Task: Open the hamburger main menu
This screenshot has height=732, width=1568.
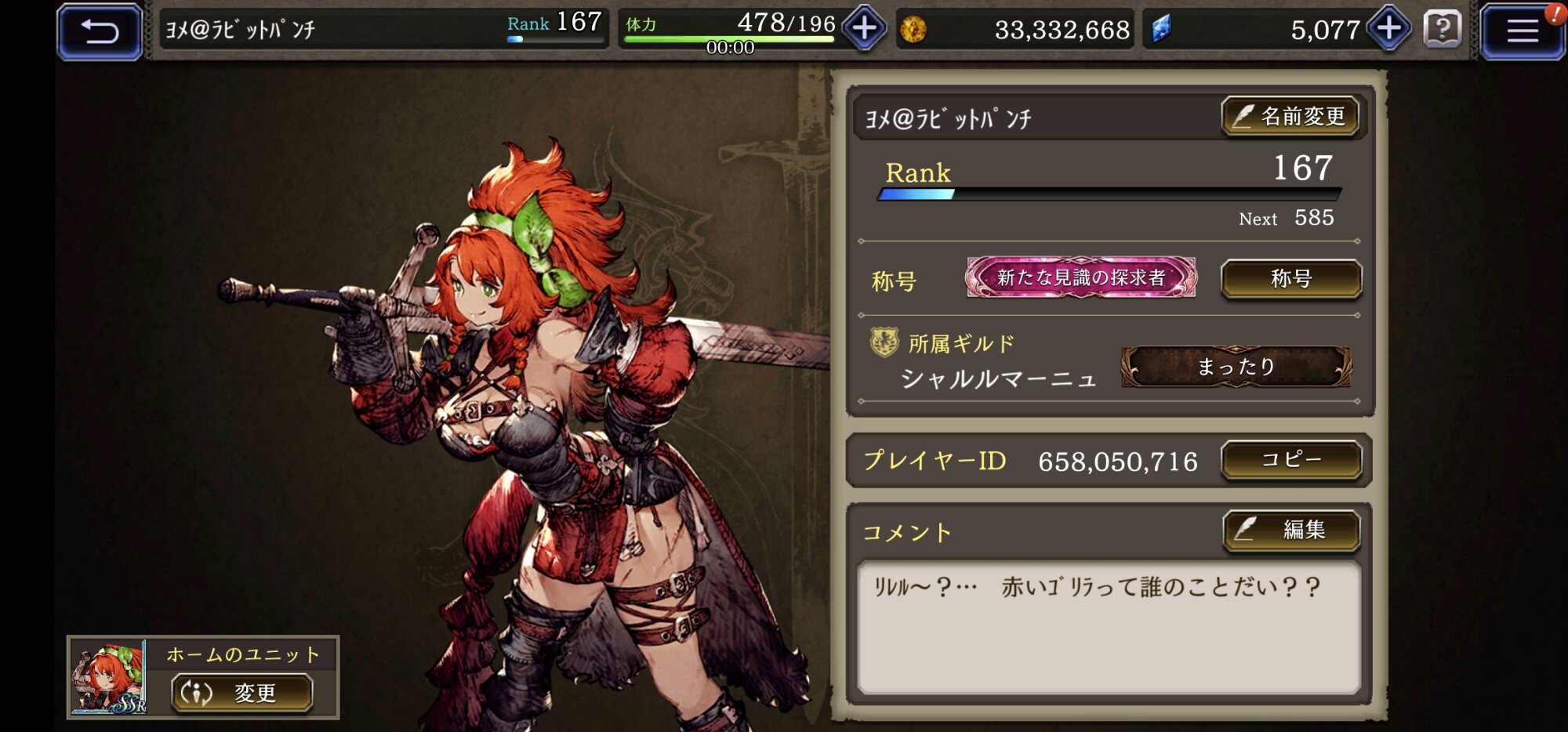Action: tap(1521, 31)
